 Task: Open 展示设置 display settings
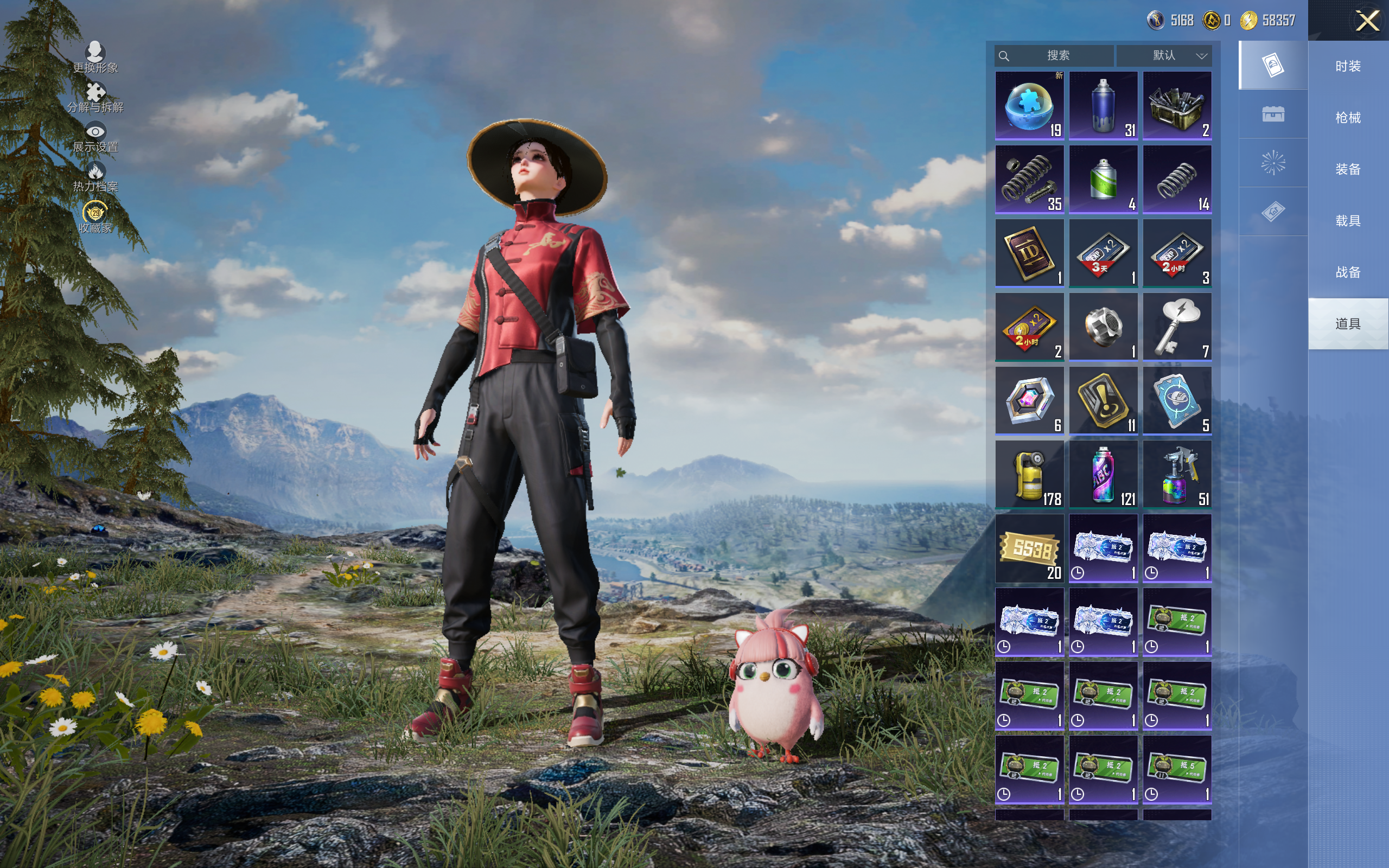95,137
